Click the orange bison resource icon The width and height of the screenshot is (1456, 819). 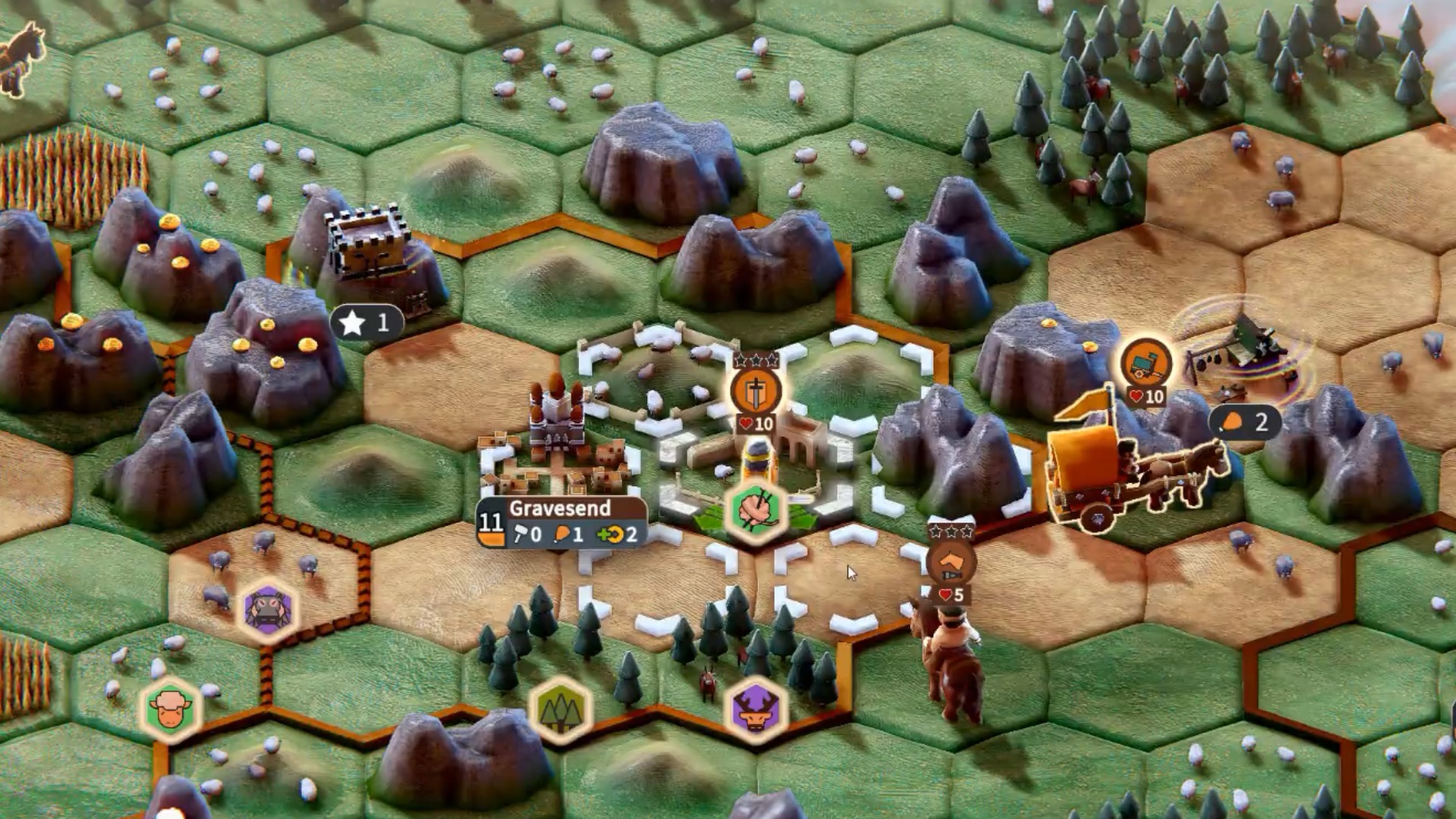[x=171, y=708]
